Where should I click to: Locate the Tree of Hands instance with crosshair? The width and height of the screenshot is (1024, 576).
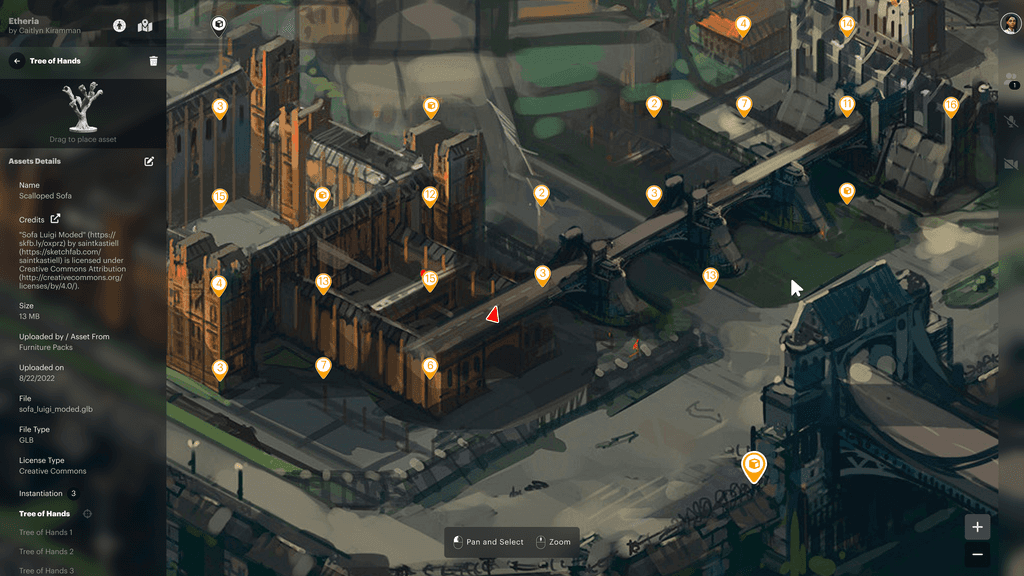click(87, 514)
